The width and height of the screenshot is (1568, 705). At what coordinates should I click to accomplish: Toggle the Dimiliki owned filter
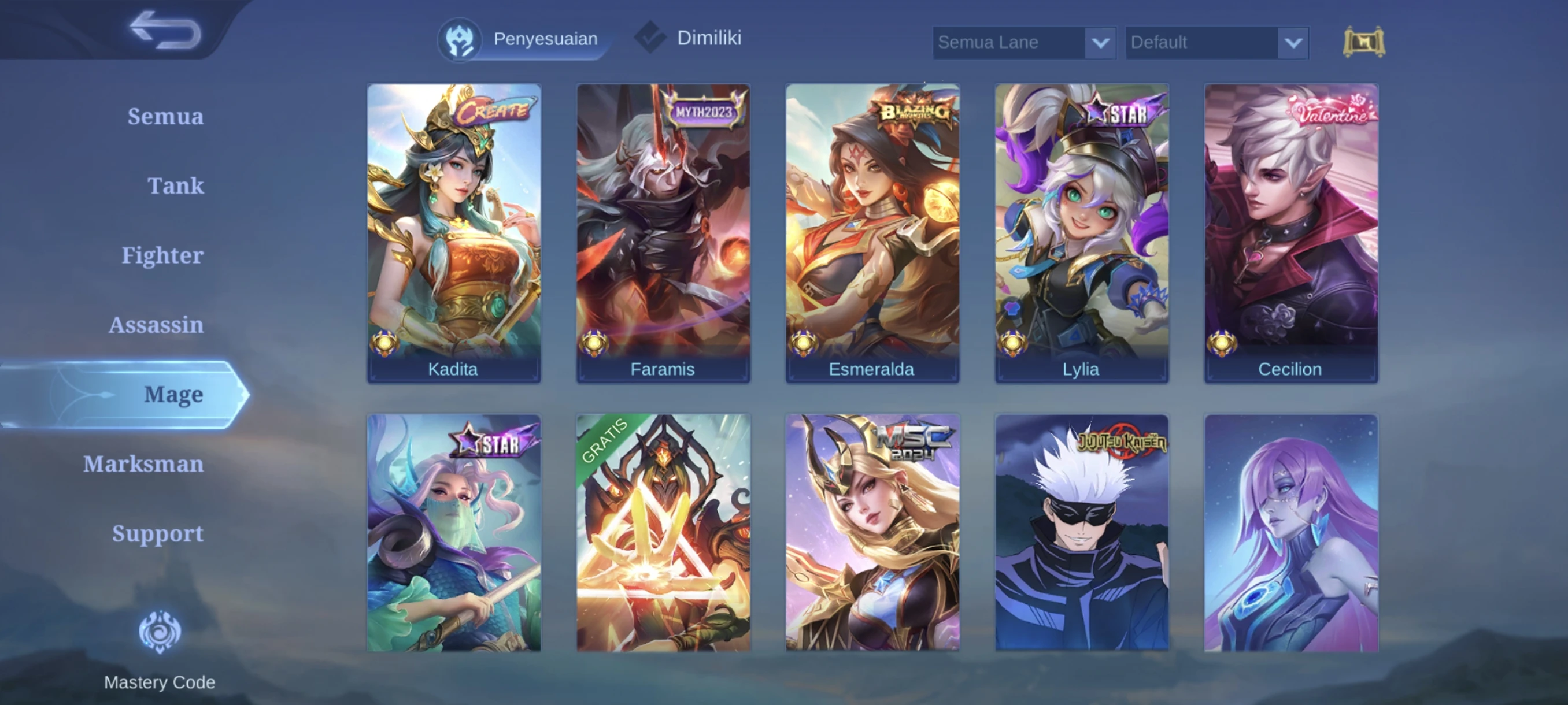click(x=690, y=38)
